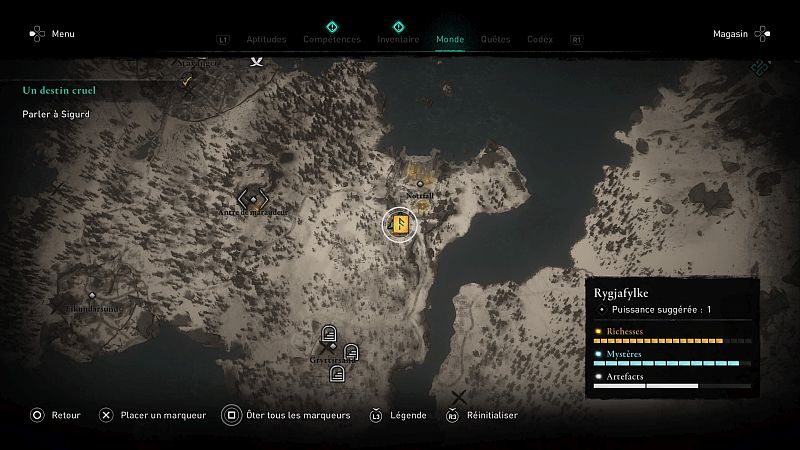Select the tracked quest Un destin cruel

coord(59,90)
